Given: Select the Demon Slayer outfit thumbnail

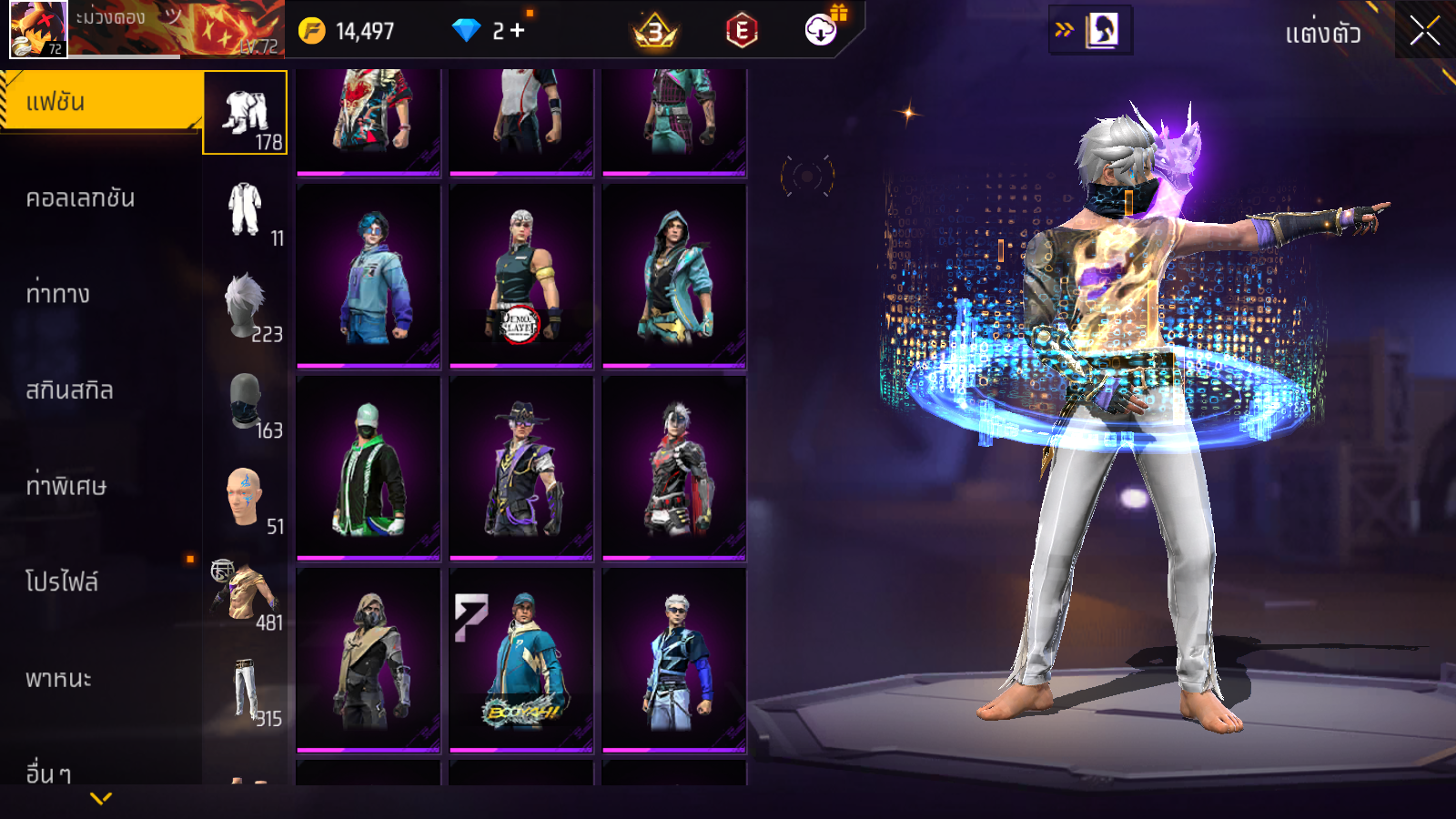Looking at the screenshot, I should [521, 277].
